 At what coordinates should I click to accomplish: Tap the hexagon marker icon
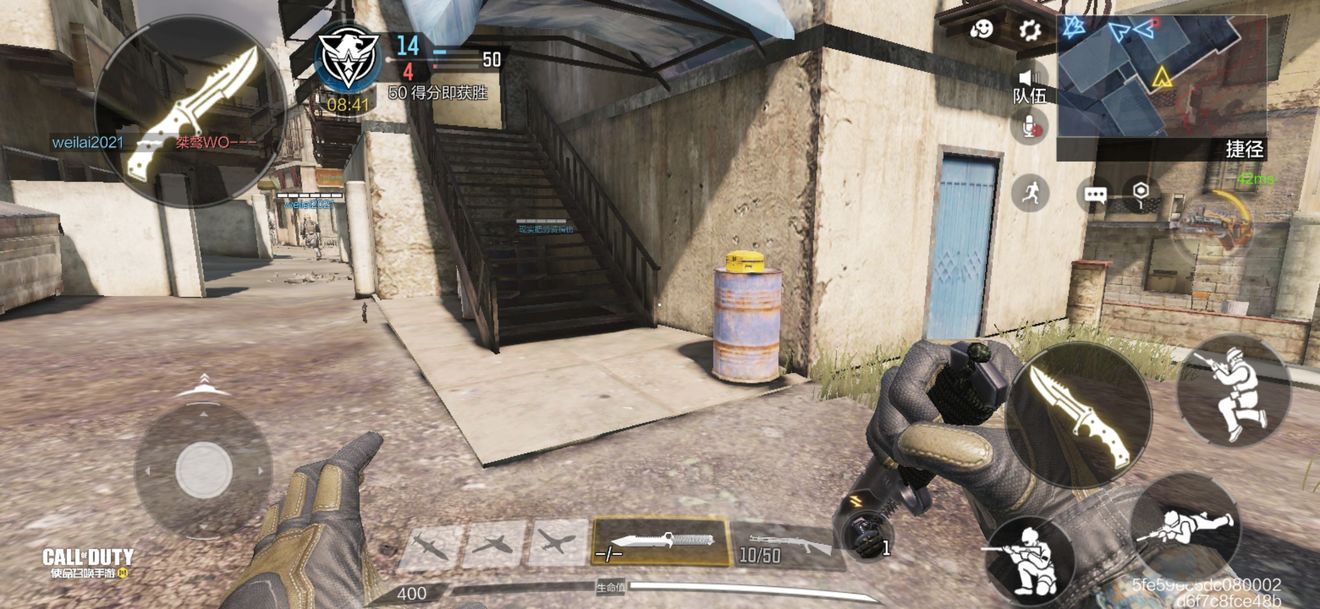coord(1140,192)
